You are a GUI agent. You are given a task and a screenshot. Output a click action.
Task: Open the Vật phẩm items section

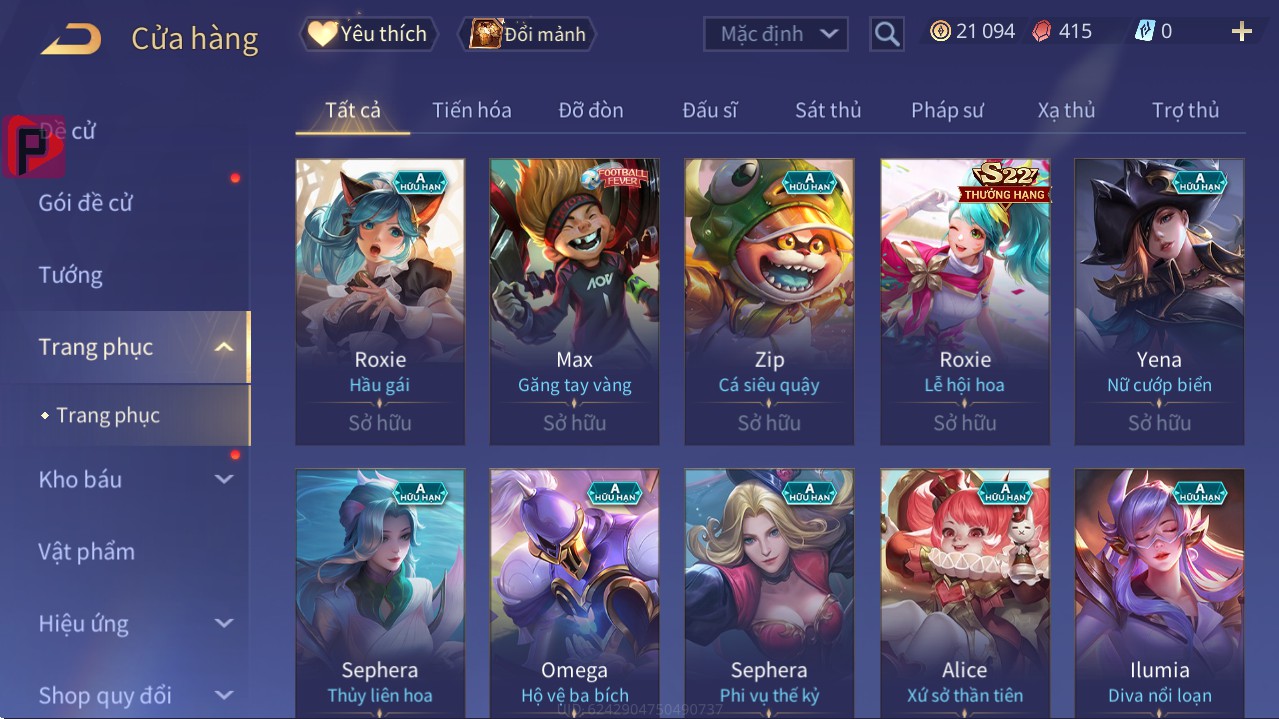coord(87,551)
